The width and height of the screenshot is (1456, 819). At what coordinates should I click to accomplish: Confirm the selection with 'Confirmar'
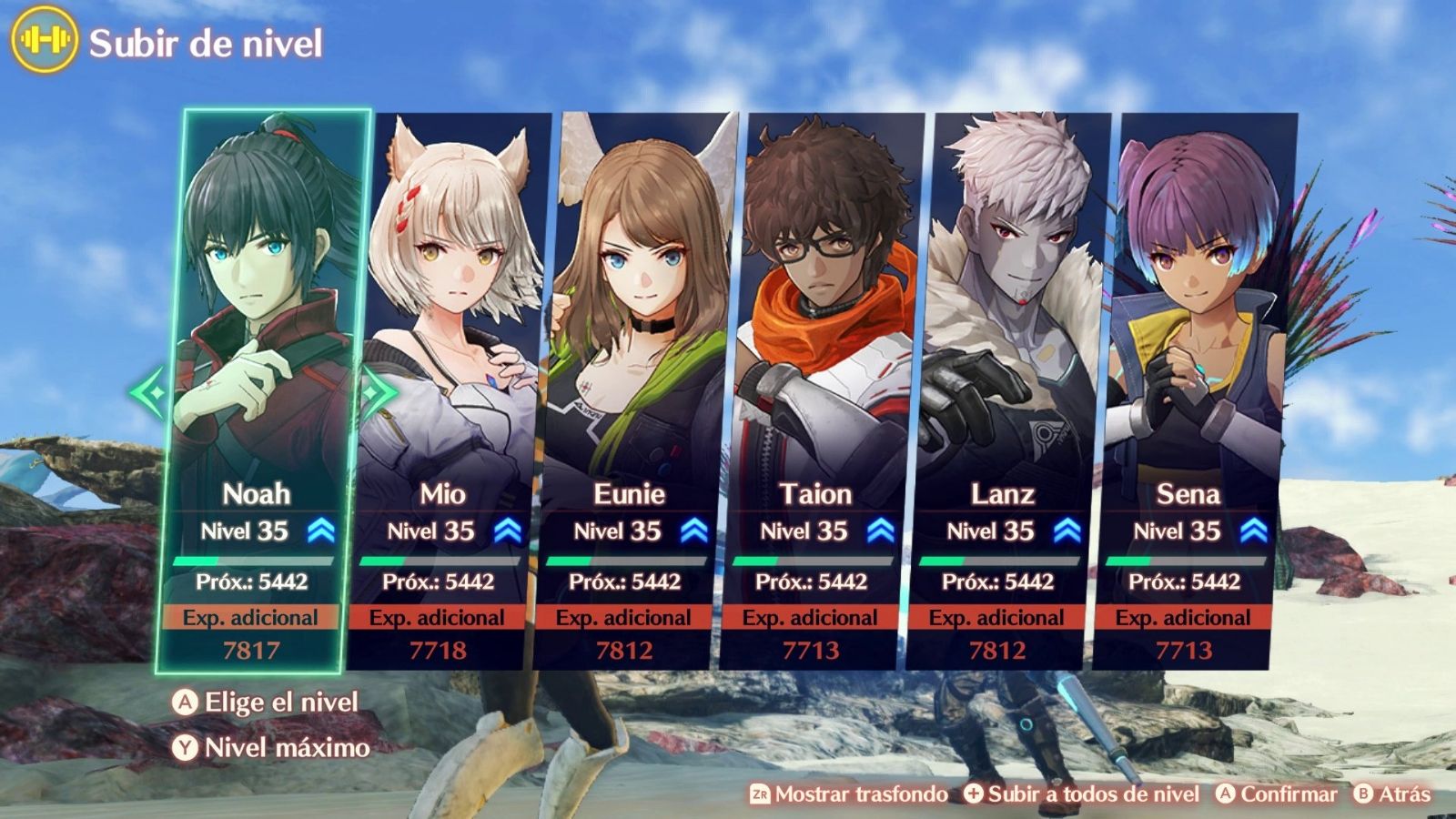(x=1277, y=794)
